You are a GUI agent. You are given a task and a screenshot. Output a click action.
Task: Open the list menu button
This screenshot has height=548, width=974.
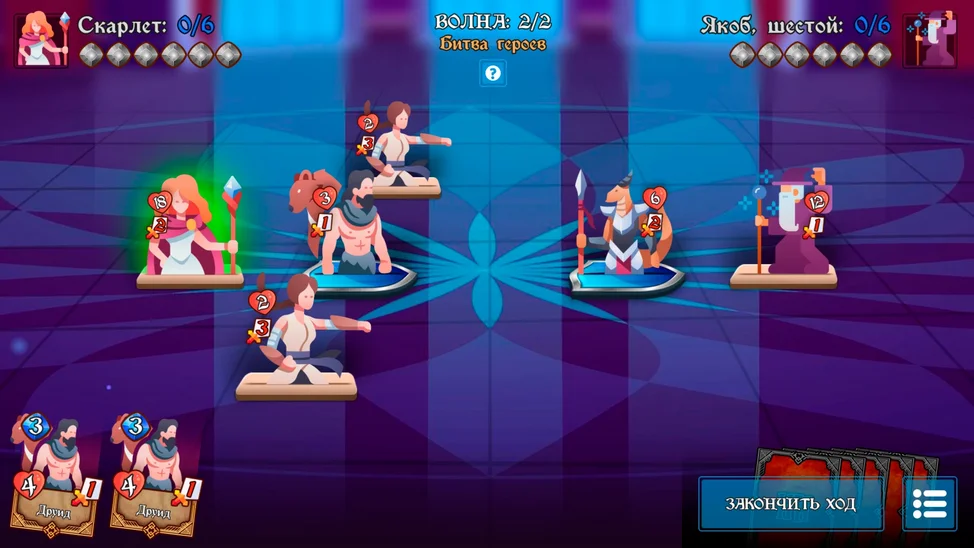929,503
